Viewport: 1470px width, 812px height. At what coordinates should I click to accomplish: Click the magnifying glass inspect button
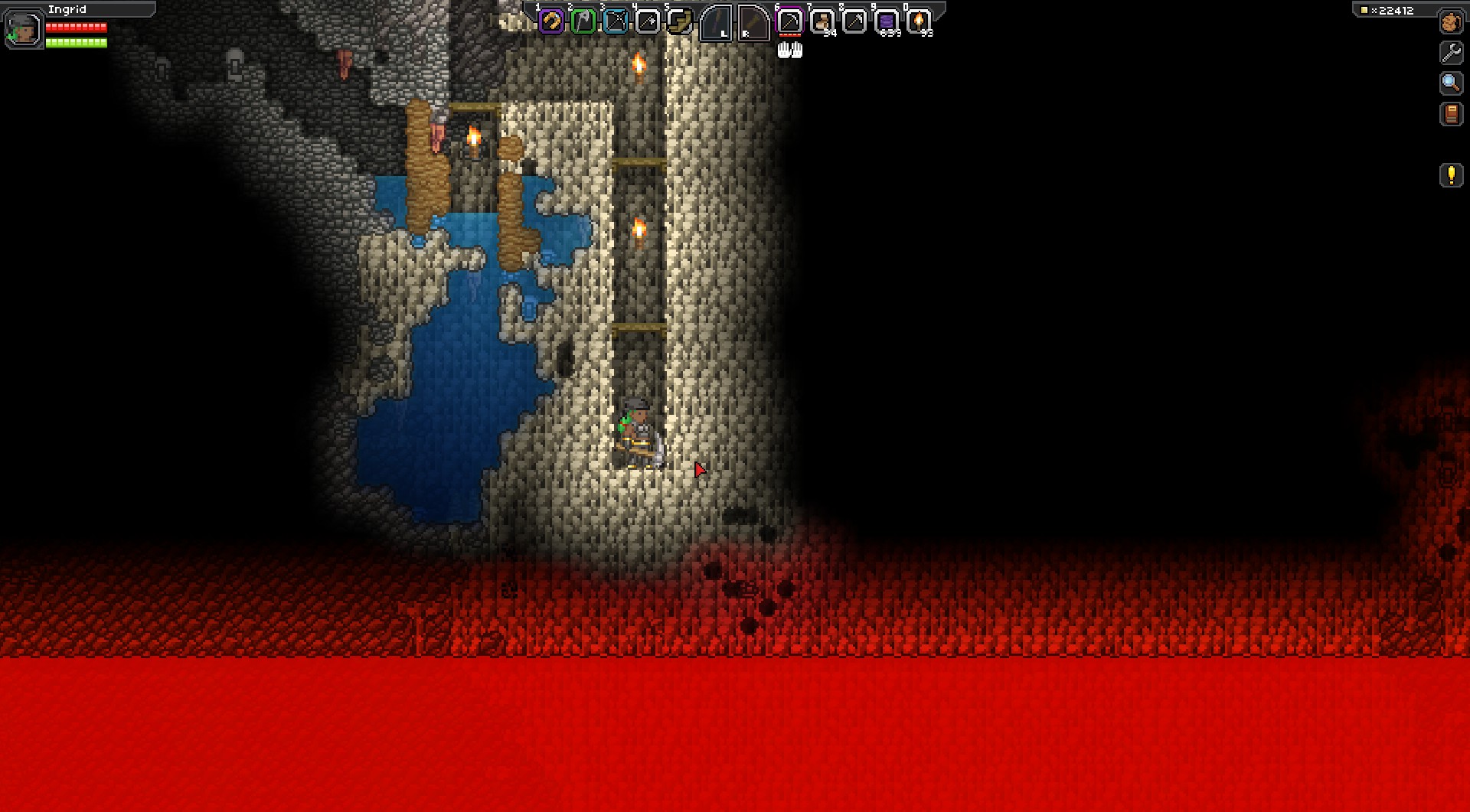(x=1451, y=83)
